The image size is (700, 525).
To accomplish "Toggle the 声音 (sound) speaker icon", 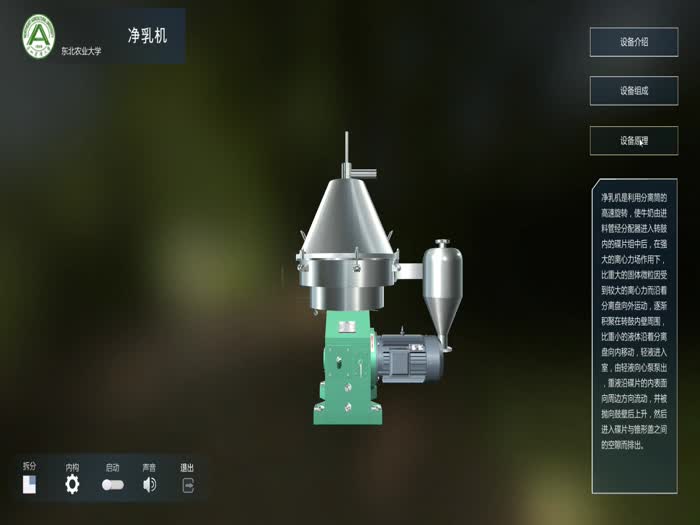I will pos(149,485).
